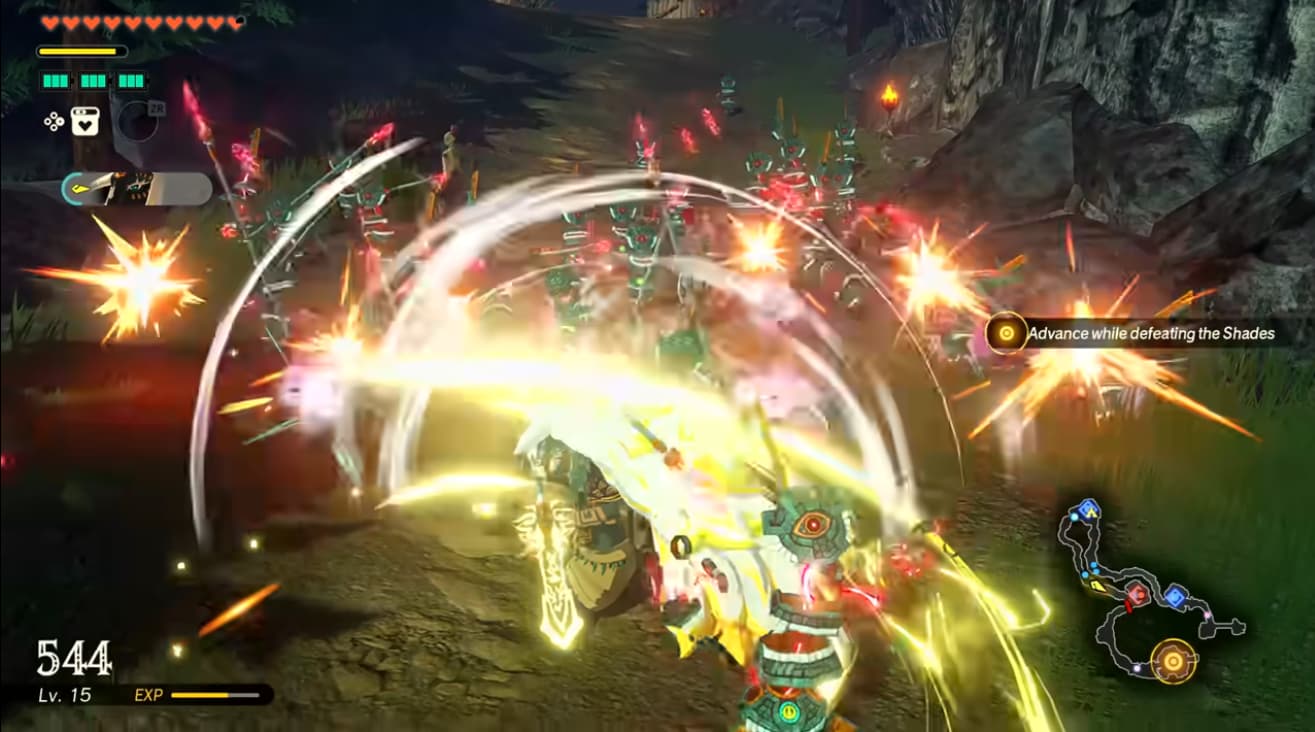The image size is (1315, 732).
Task: Select the red outpost marker on the minimap
Action: (1137, 594)
